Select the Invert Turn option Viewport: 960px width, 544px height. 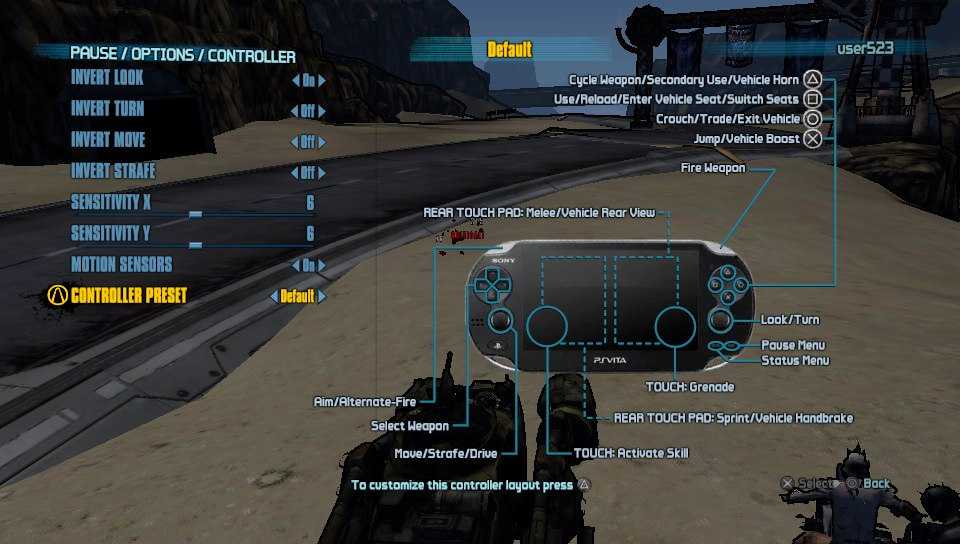click(x=107, y=108)
